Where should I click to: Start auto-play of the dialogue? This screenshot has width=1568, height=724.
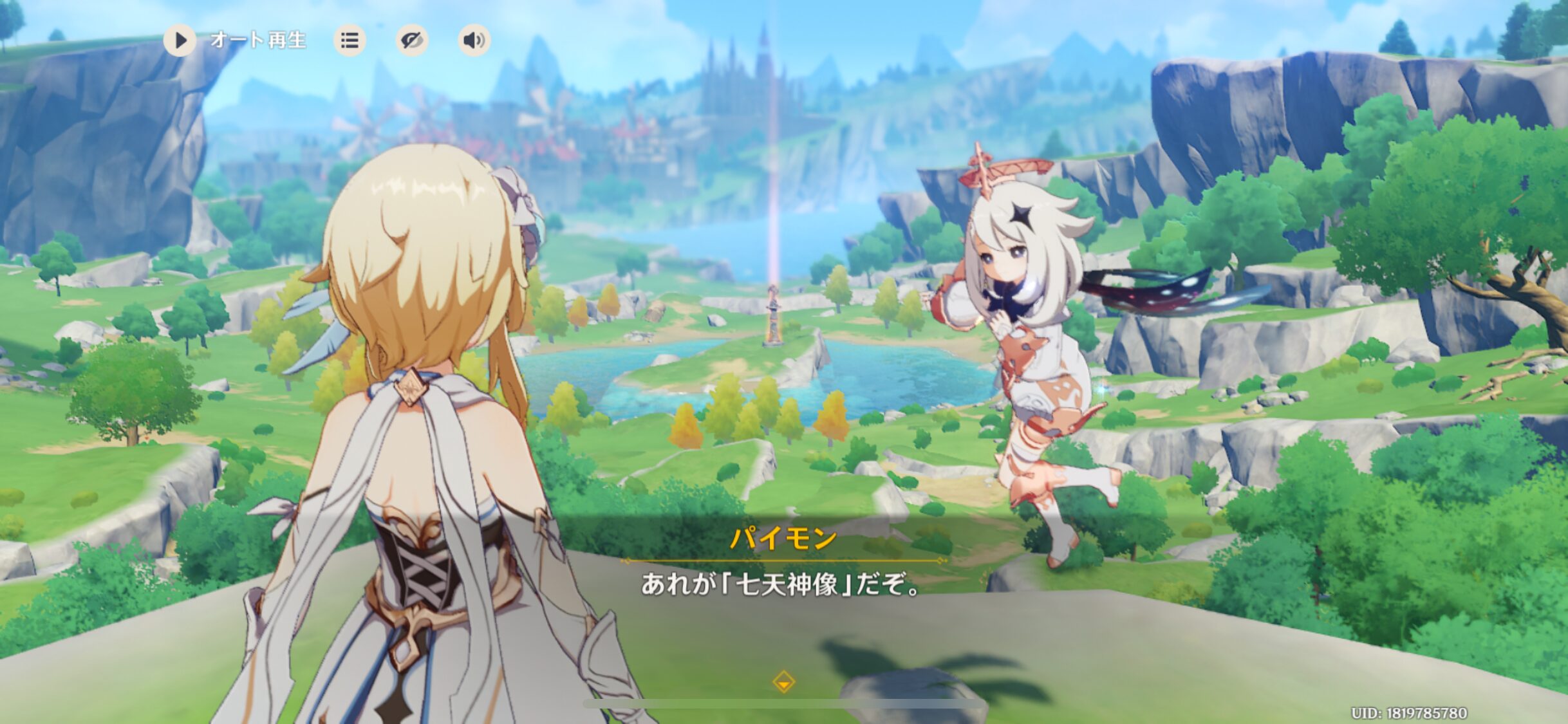point(180,41)
